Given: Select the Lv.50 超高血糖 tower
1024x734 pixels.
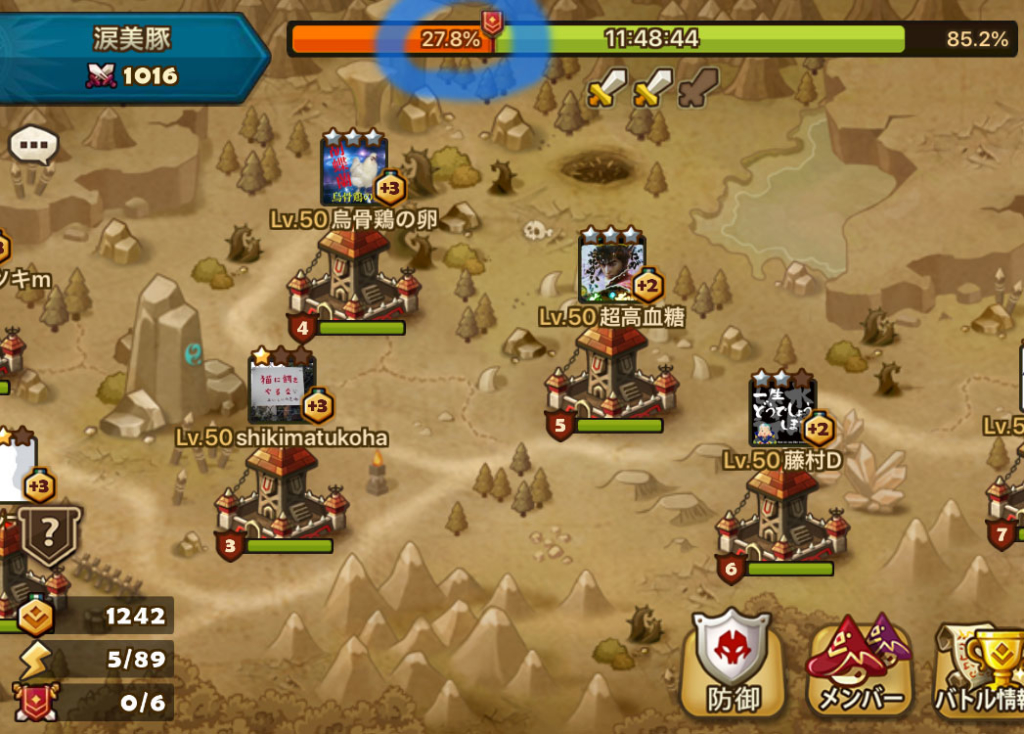Looking at the screenshot, I should pyautogui.click(x=610, y=377).
